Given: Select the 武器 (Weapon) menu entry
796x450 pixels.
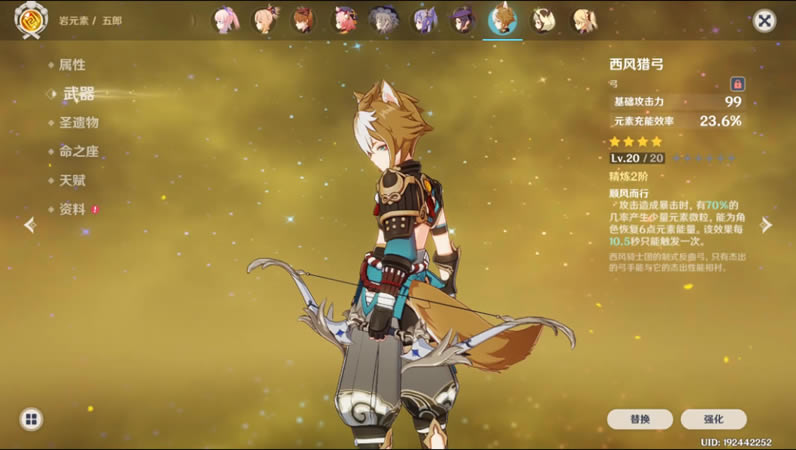Looking at the screenshot, I should point(78,94).
